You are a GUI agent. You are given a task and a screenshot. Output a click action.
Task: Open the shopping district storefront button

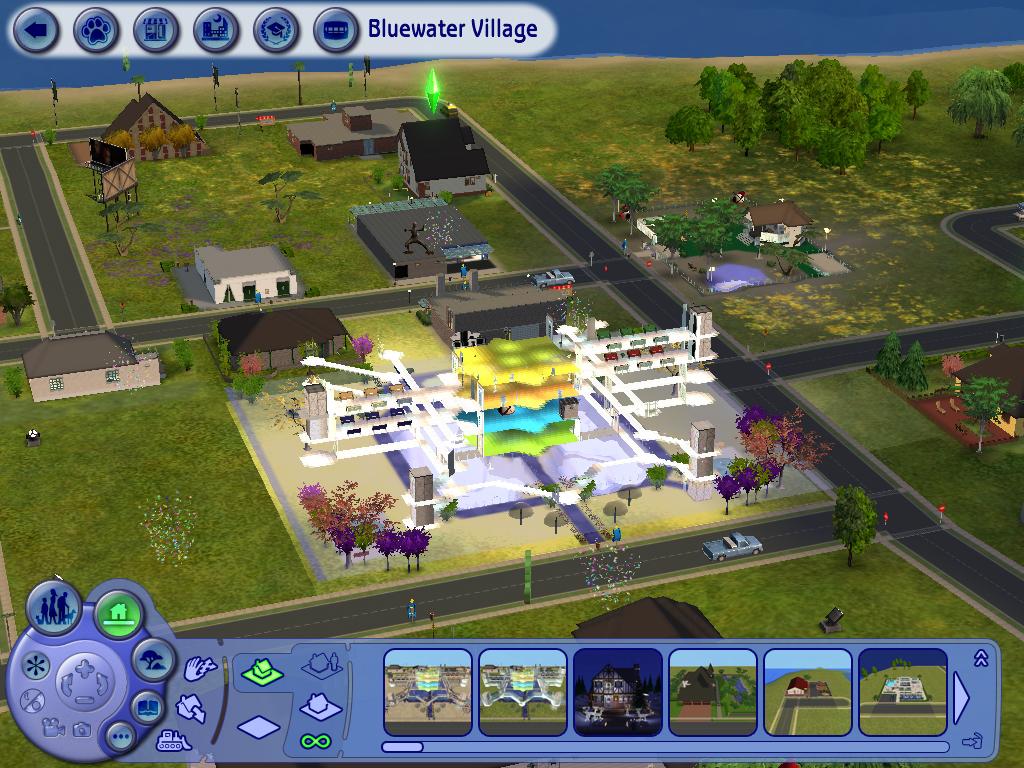coord(156,30)
